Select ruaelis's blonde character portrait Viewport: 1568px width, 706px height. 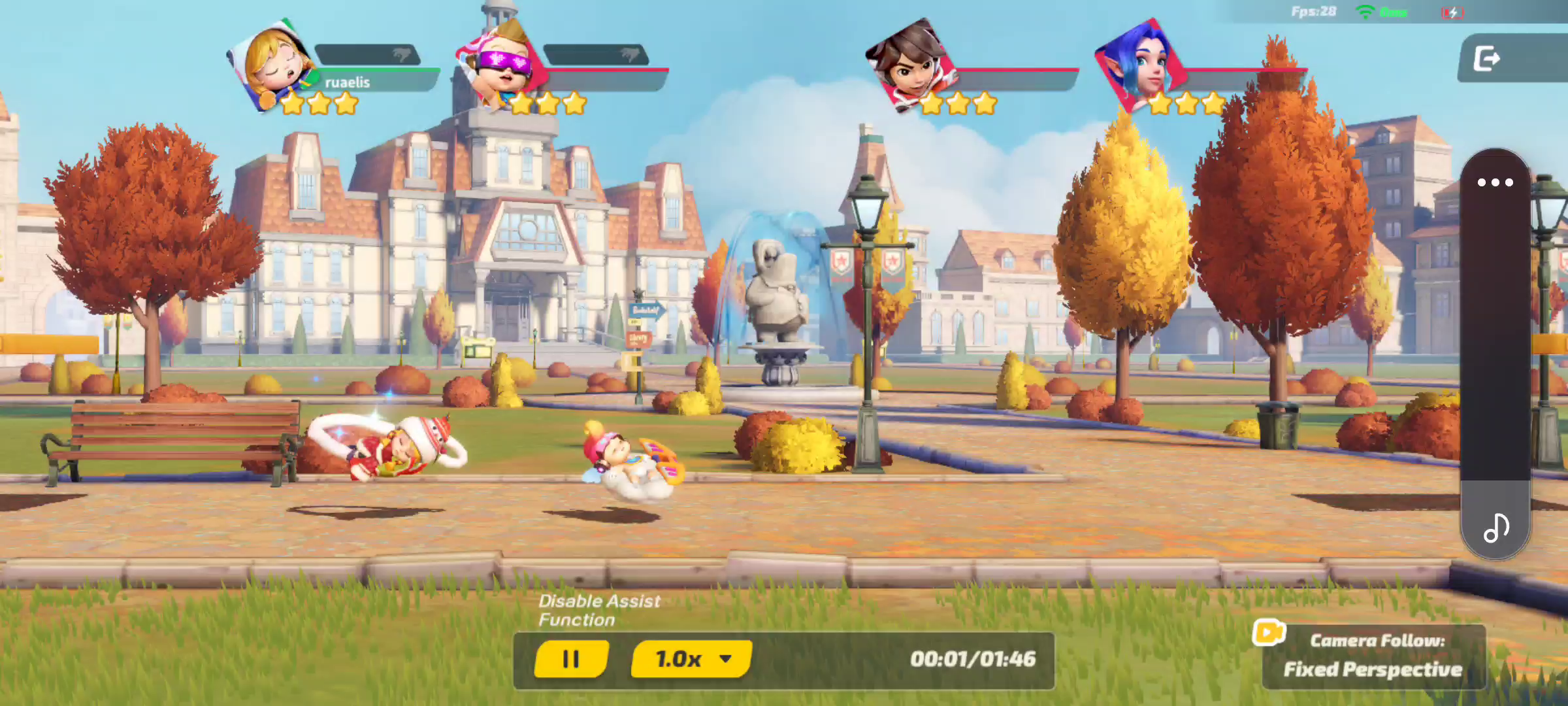[x=273, y=65]
